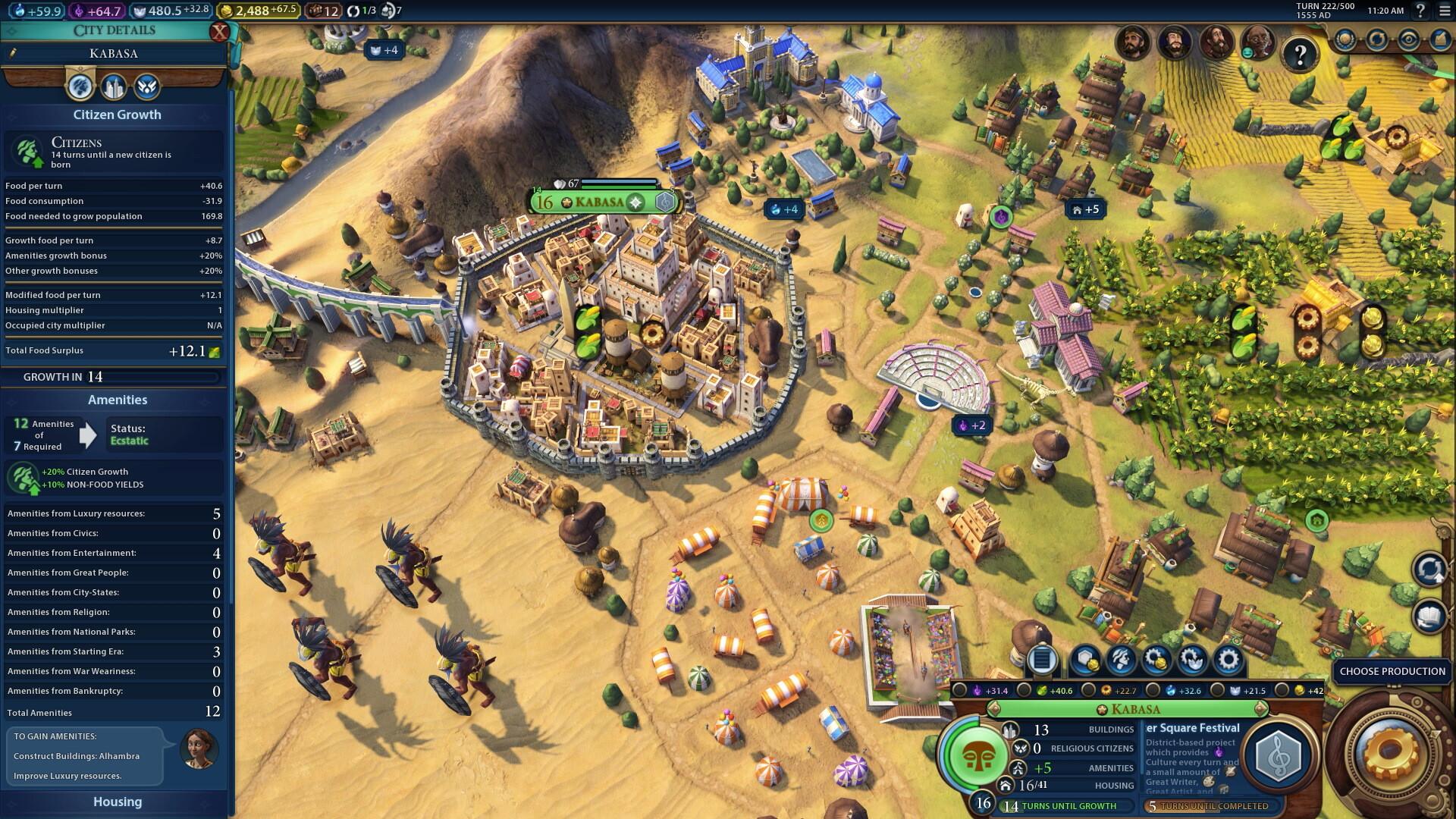Collapse the Amenities section

(x=116, y=400)
